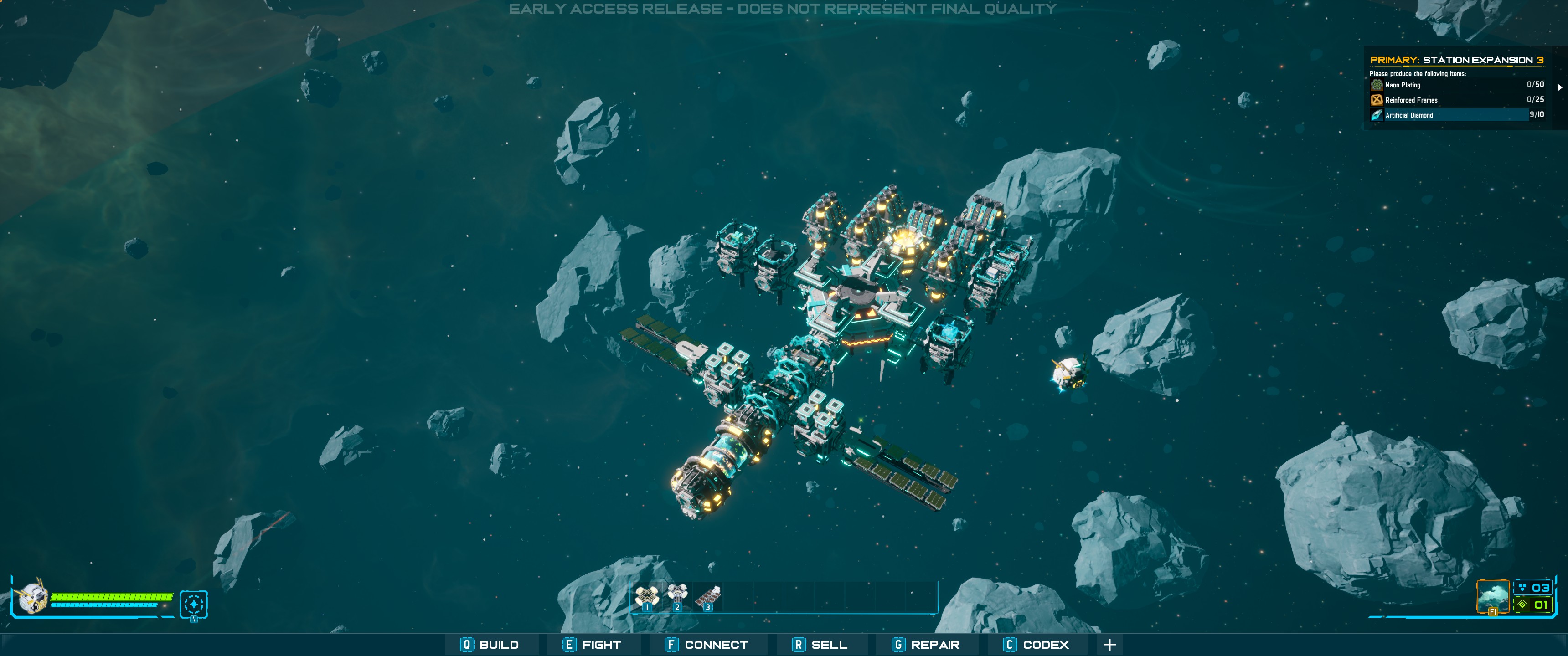Collapse the objective panel with the arrow
Screen dimensions: 1568x656
pos(1559,87)
